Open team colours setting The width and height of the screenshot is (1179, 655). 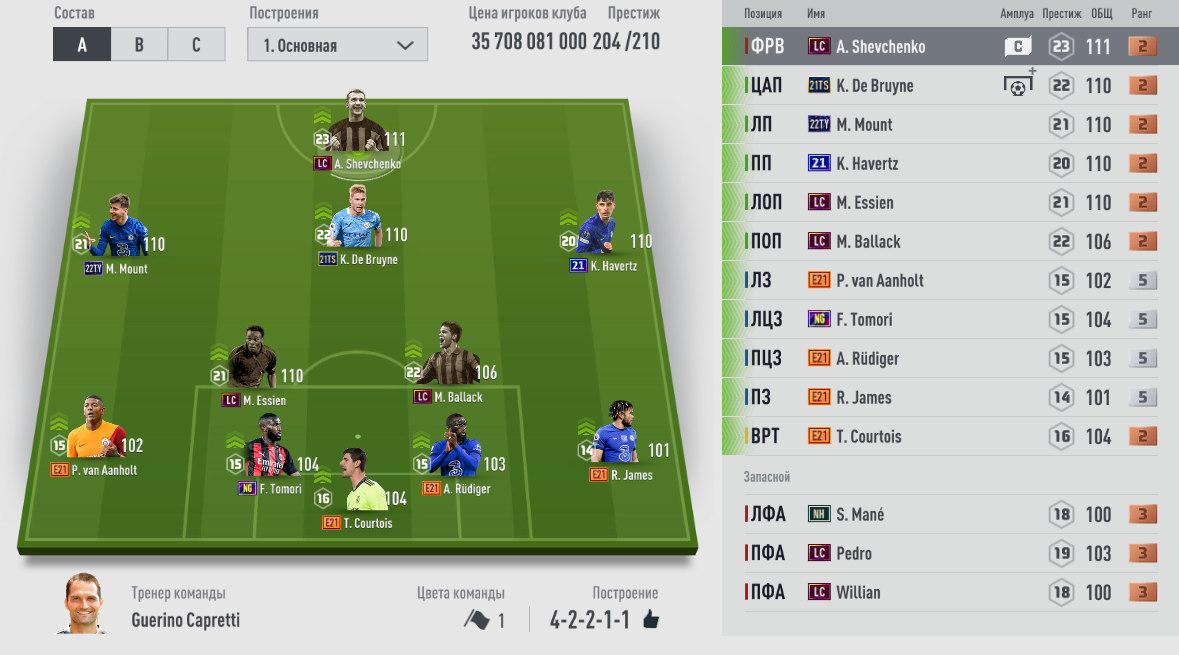484,620
